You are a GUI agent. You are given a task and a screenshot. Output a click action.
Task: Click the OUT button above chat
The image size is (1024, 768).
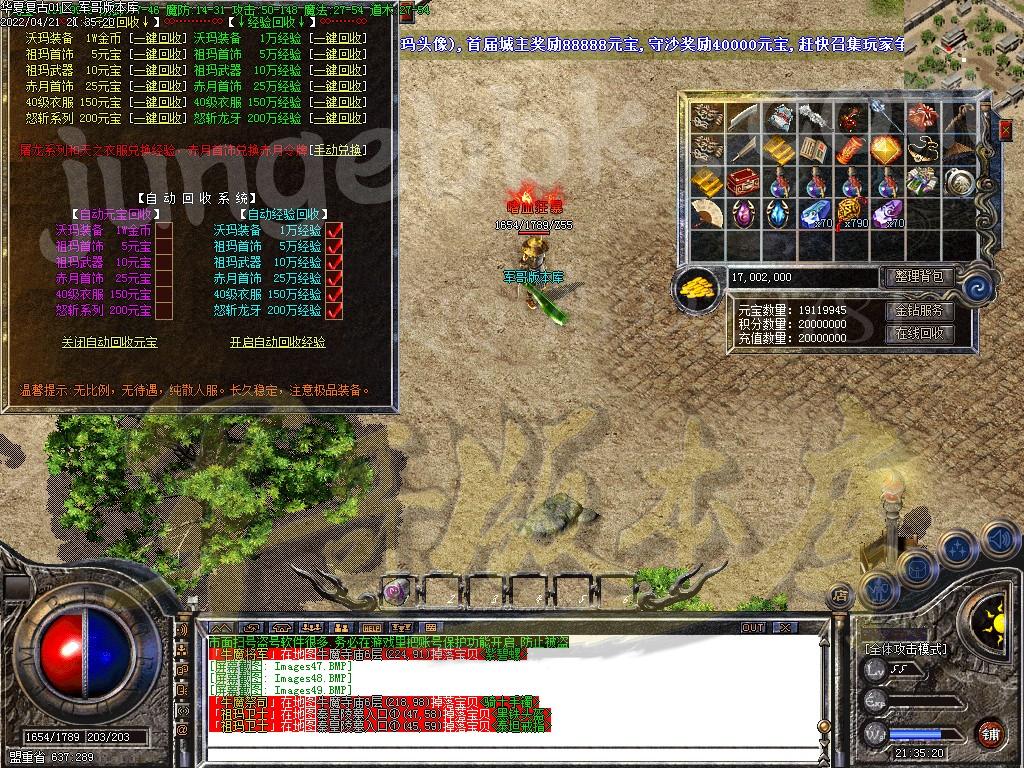click(753, 627)
